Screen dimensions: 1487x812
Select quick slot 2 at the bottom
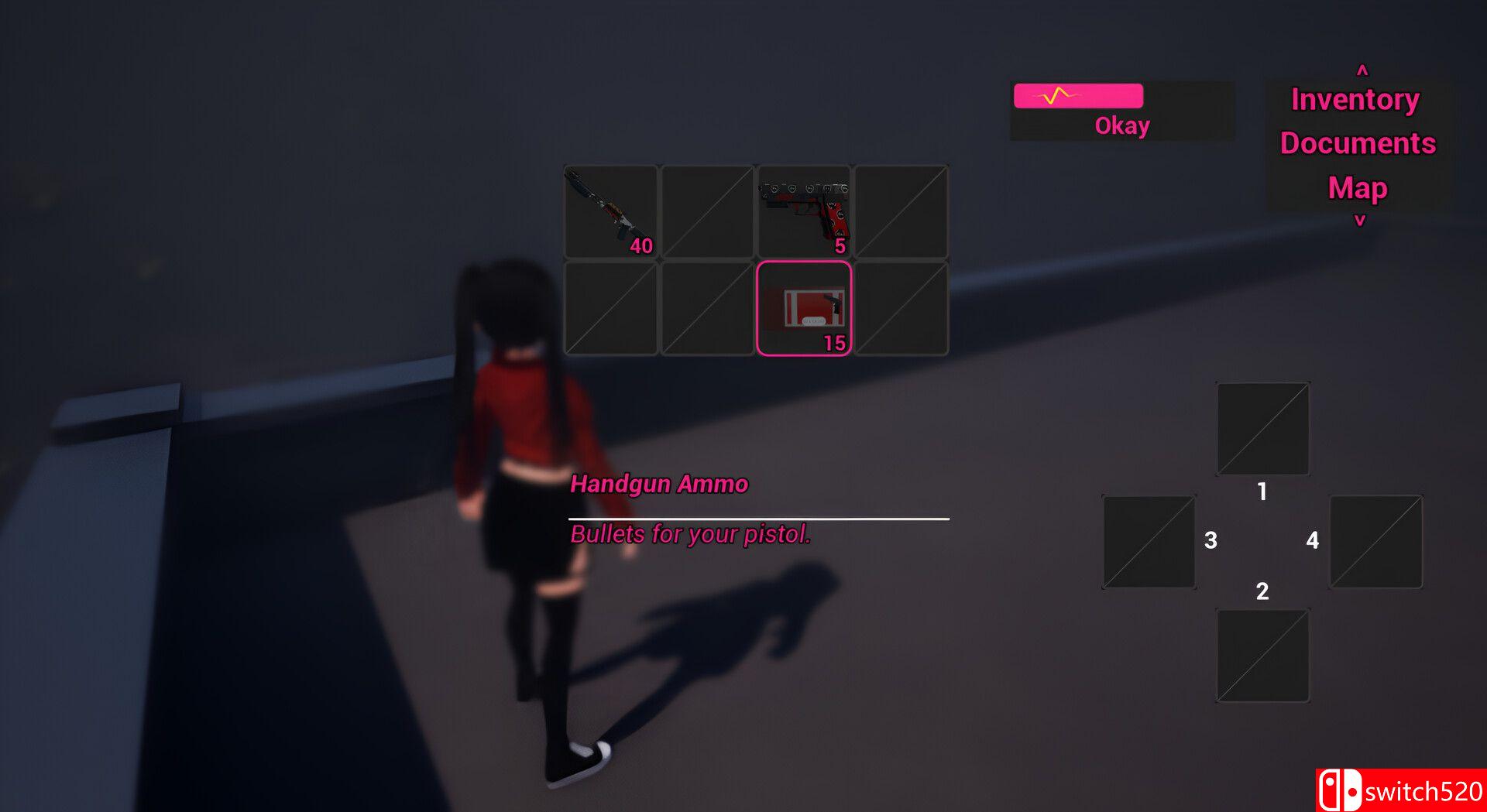point(1262,654)
